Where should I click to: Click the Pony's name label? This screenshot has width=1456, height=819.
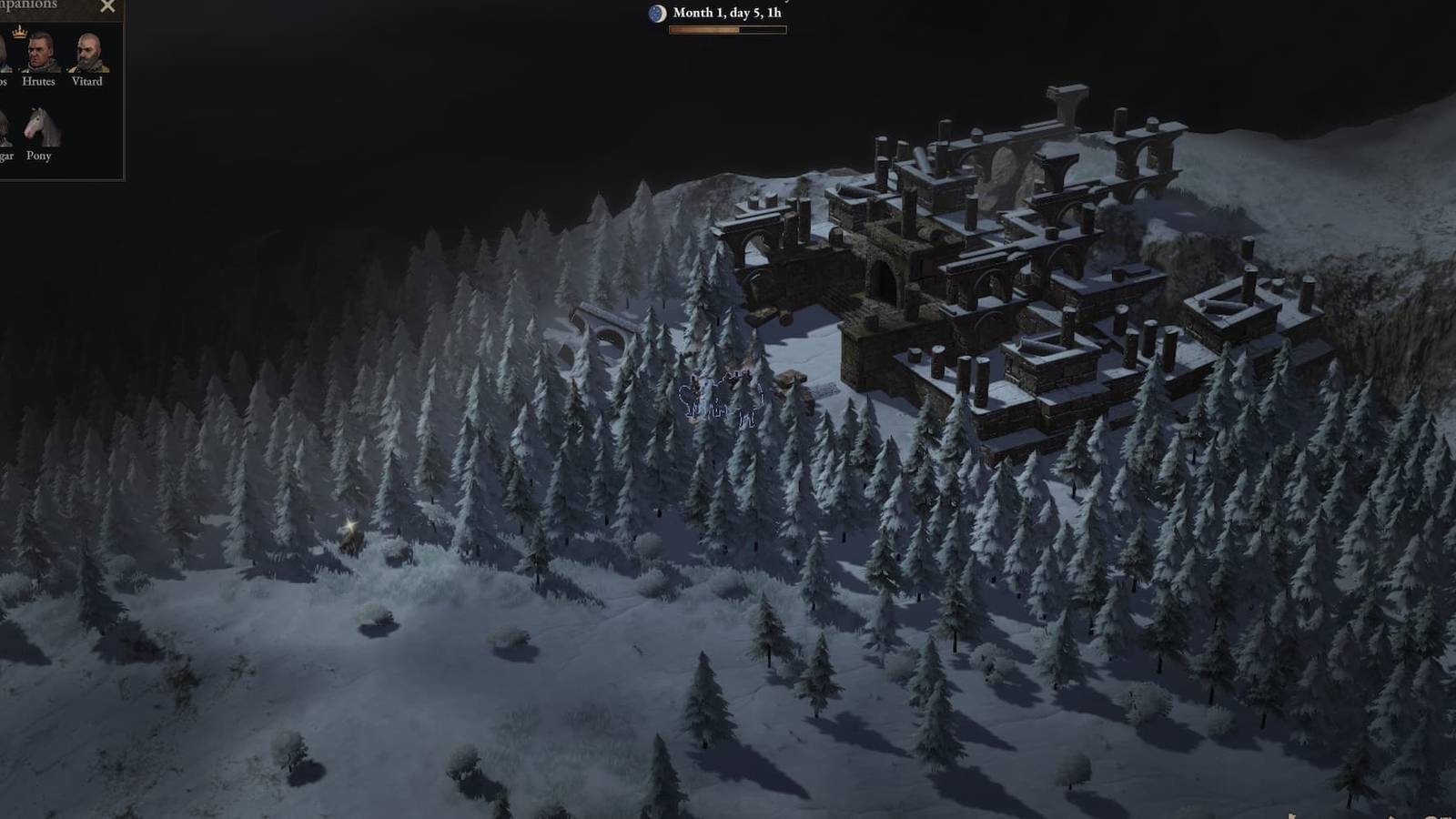point(40,157)
